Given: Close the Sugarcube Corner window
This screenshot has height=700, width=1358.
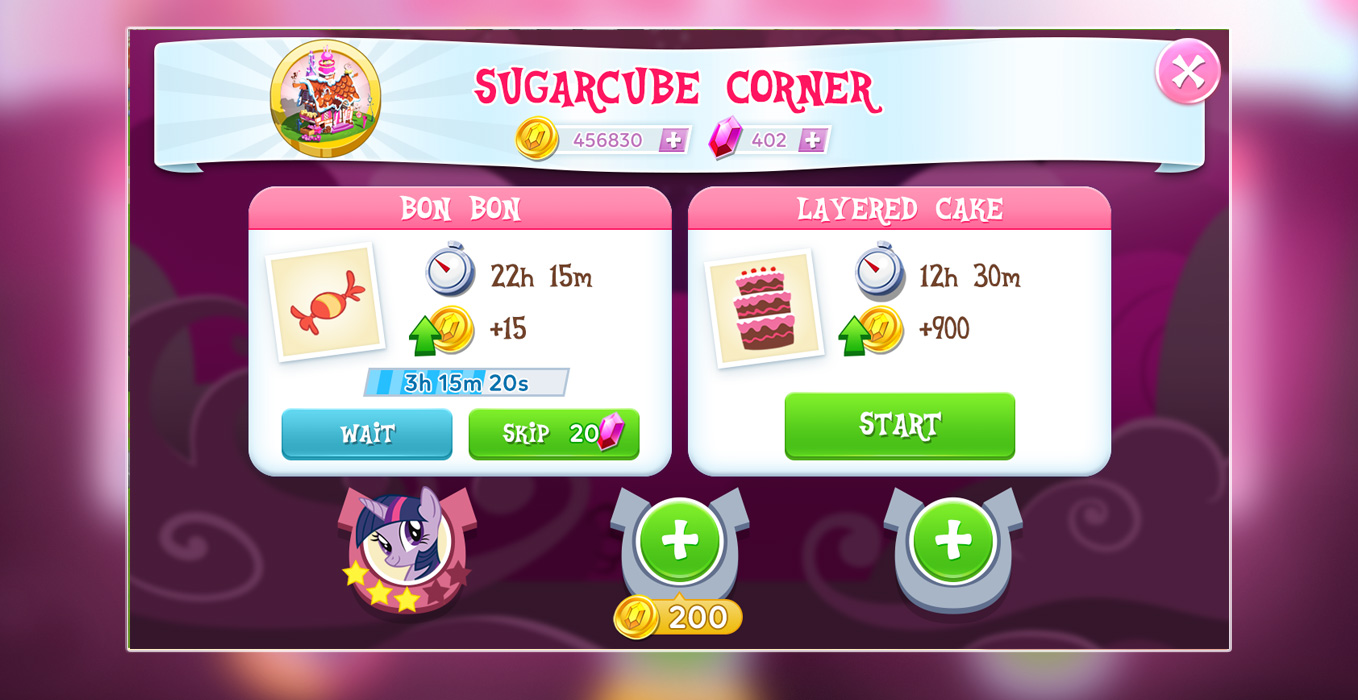Looking at the screenshot, I should click(x=1187, y=71).
